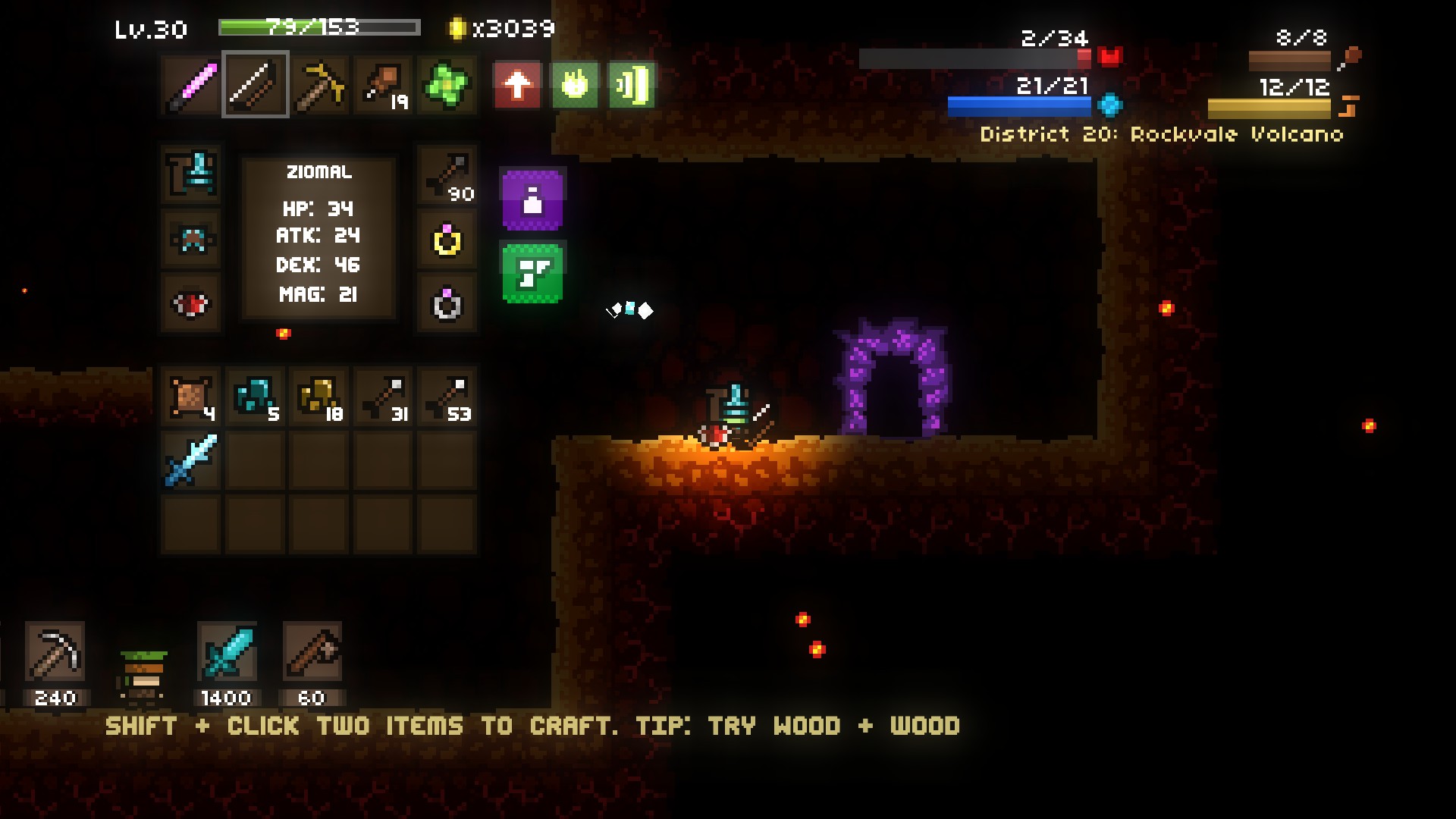
Task: Click the green flame buff icon
Action: coord(574,85)
